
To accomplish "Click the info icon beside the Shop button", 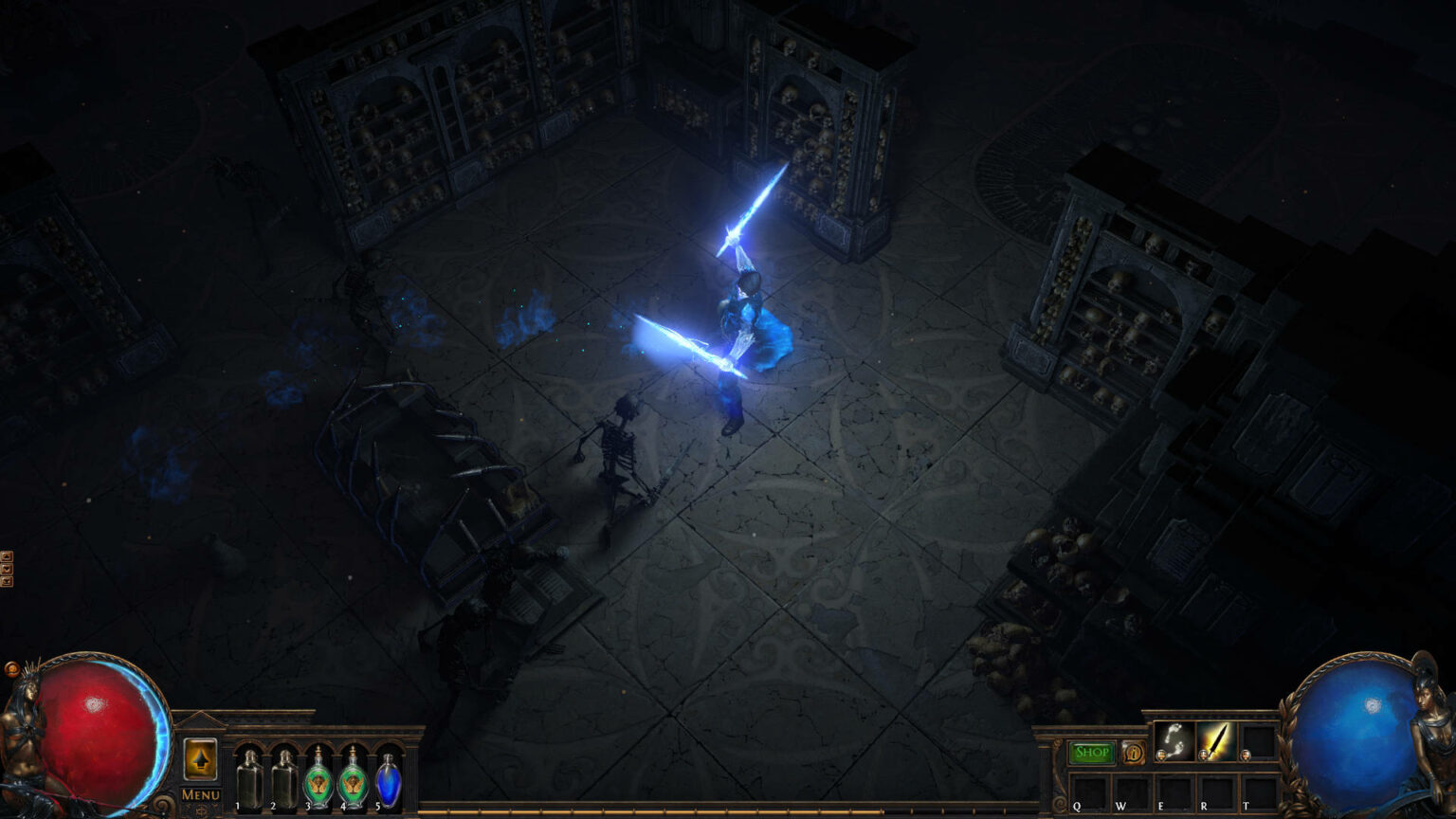I will pos(1135,752).
